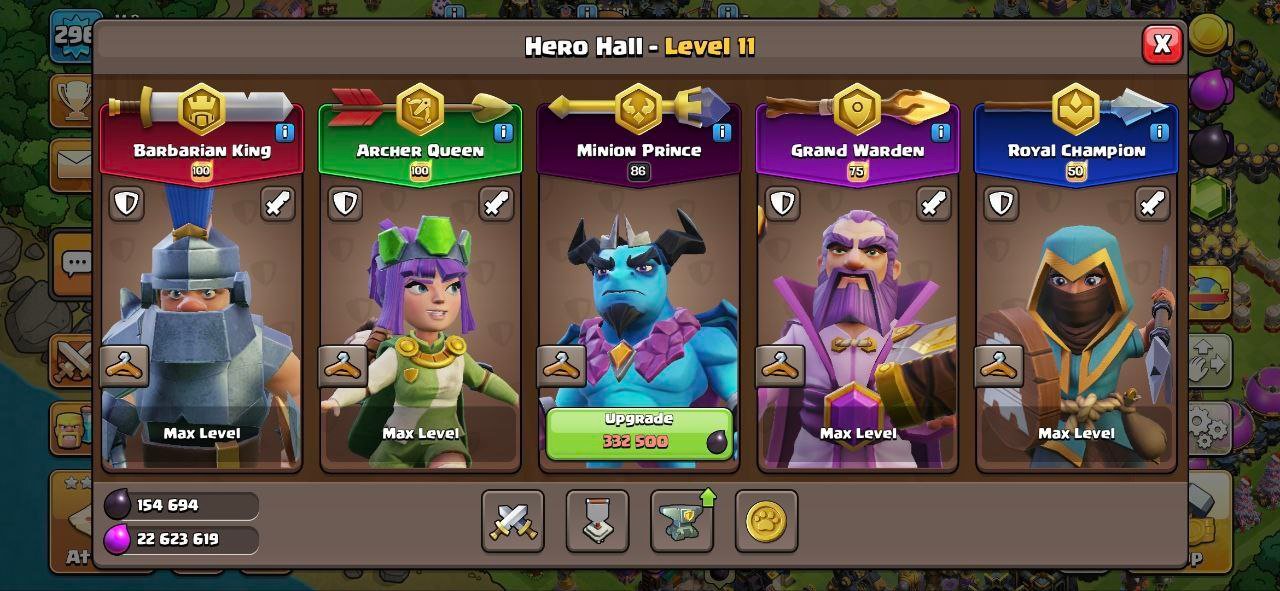Upgrade the Minion Prince for 332 500
1280x591 pixels.
[x=639, y=432]
